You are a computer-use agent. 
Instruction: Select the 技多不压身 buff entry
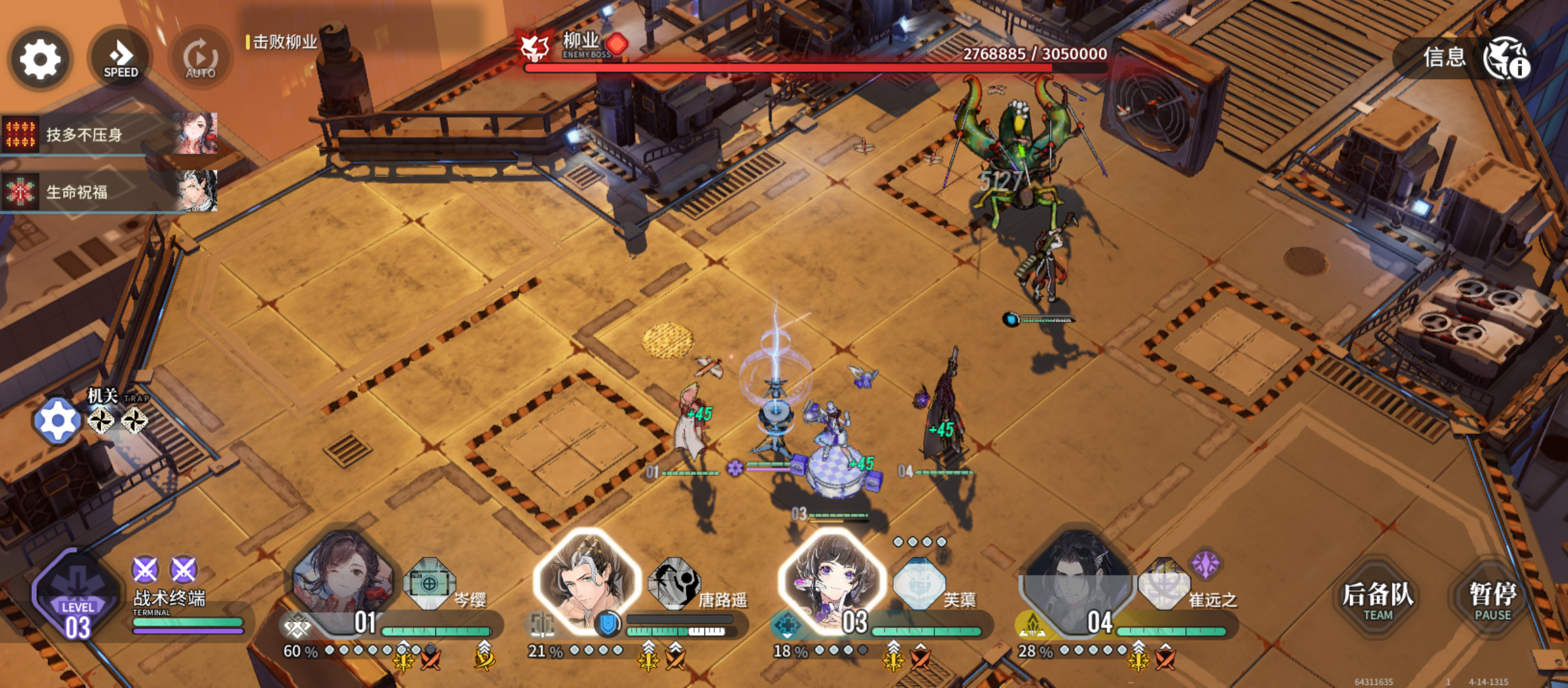click(109, 134)
